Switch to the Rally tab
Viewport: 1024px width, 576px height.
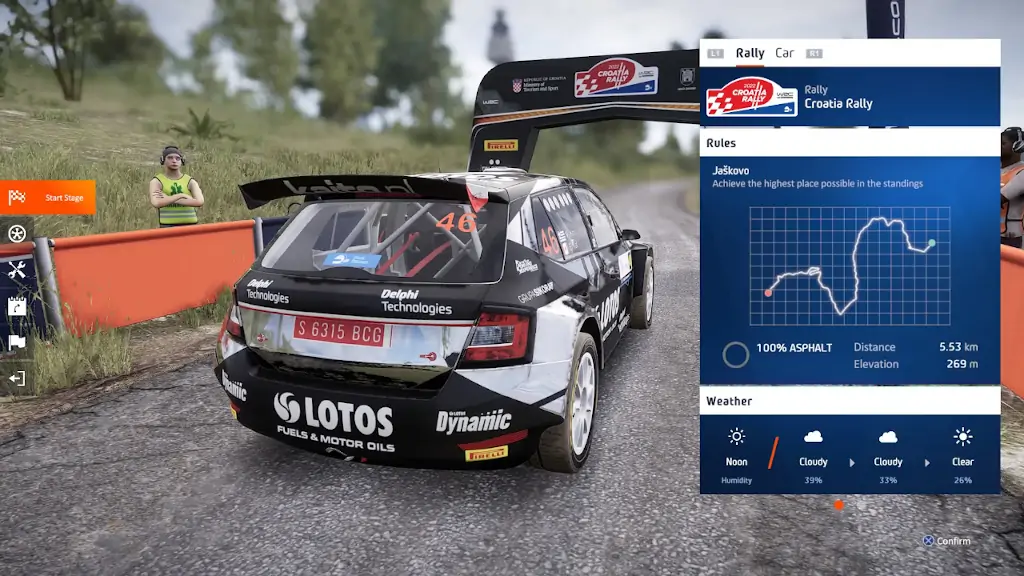tap(750, 53)
